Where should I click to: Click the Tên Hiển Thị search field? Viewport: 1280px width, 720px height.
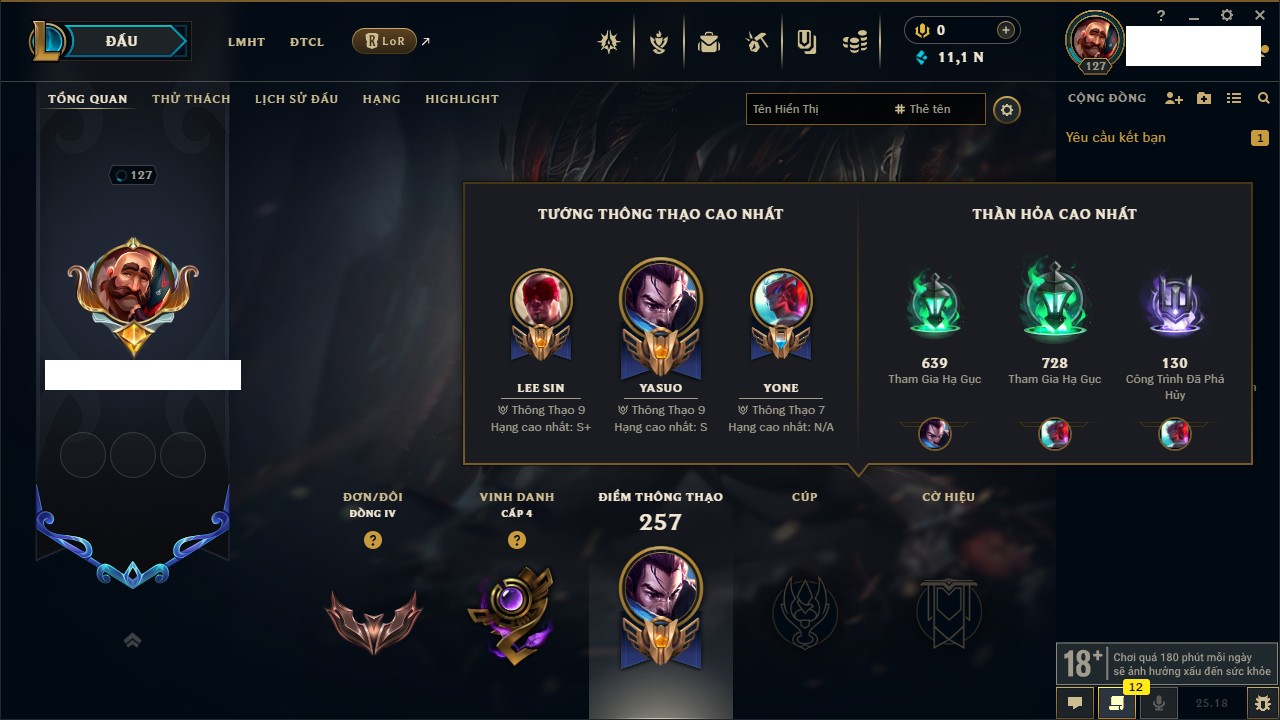[x=815, y=109]
